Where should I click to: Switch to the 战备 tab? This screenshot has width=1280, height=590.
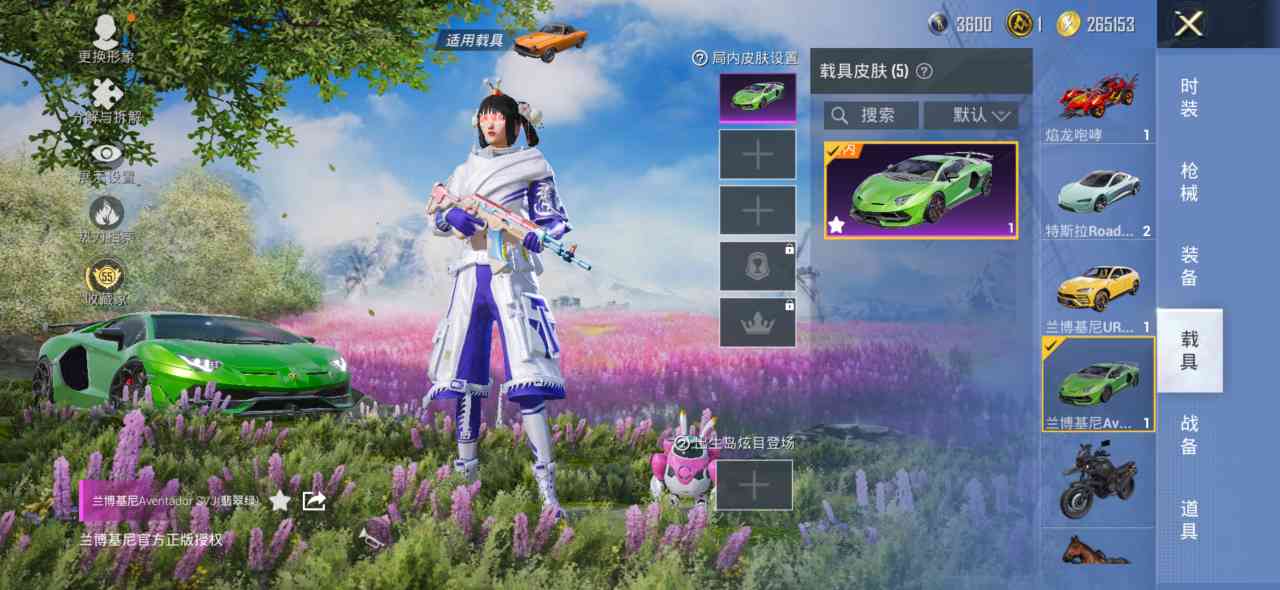click(x=1189, y=435)
